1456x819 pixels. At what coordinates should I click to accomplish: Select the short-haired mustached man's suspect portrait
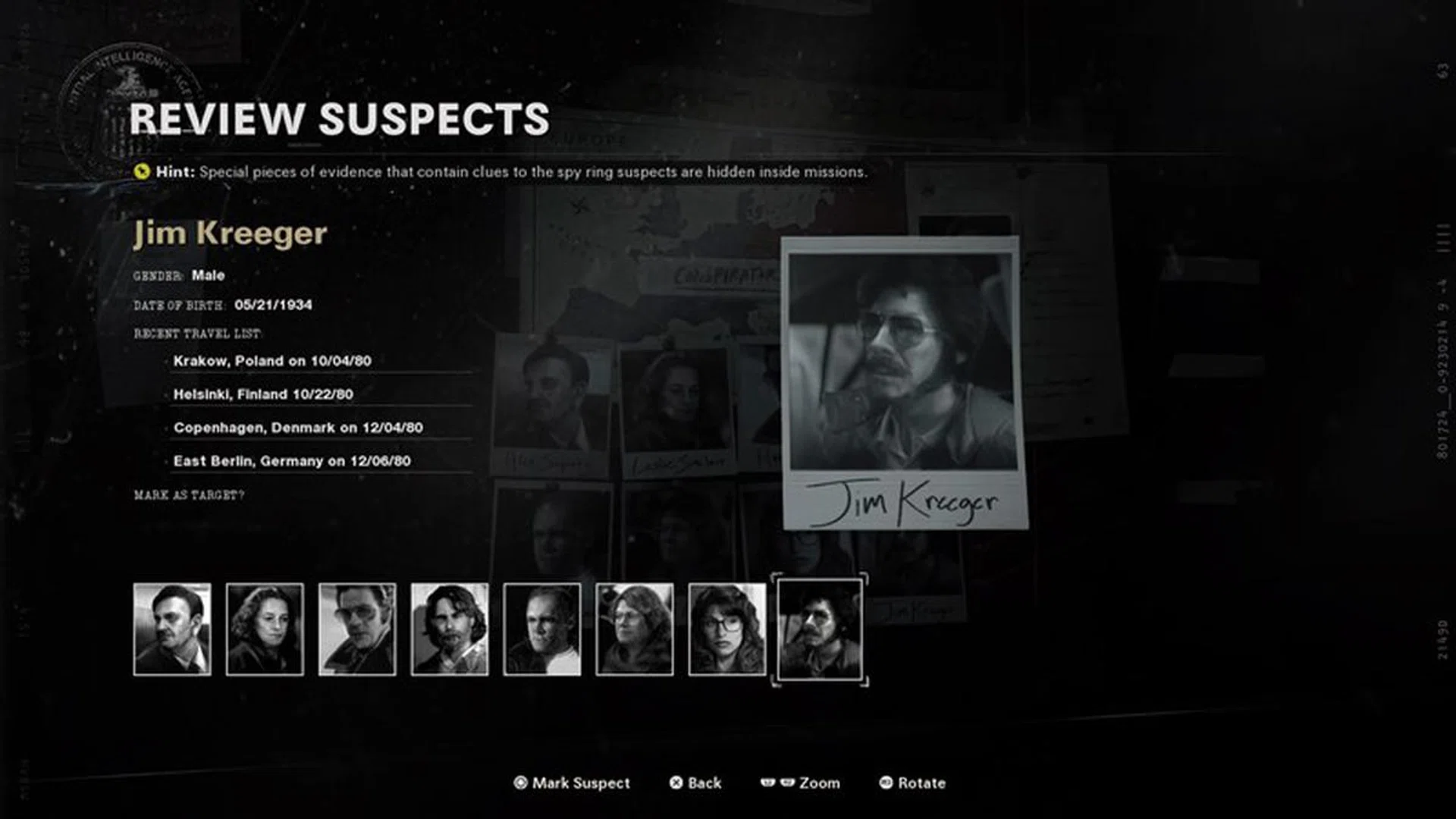172,629
